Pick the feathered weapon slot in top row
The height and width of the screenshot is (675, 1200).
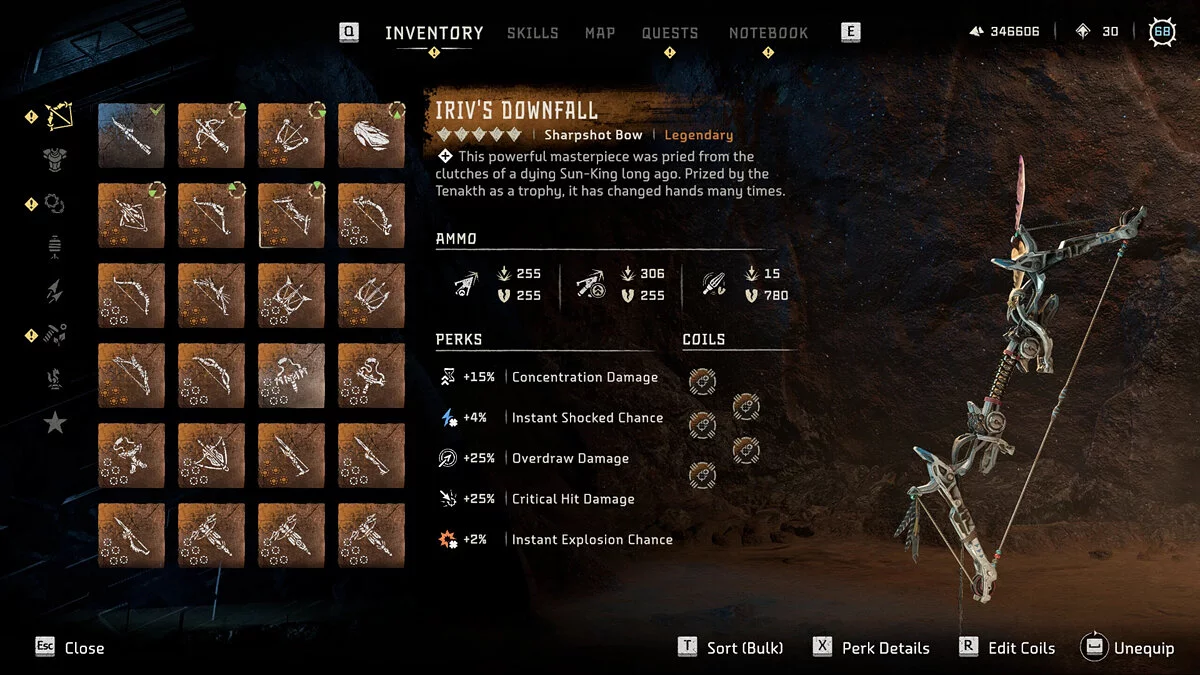371,135
